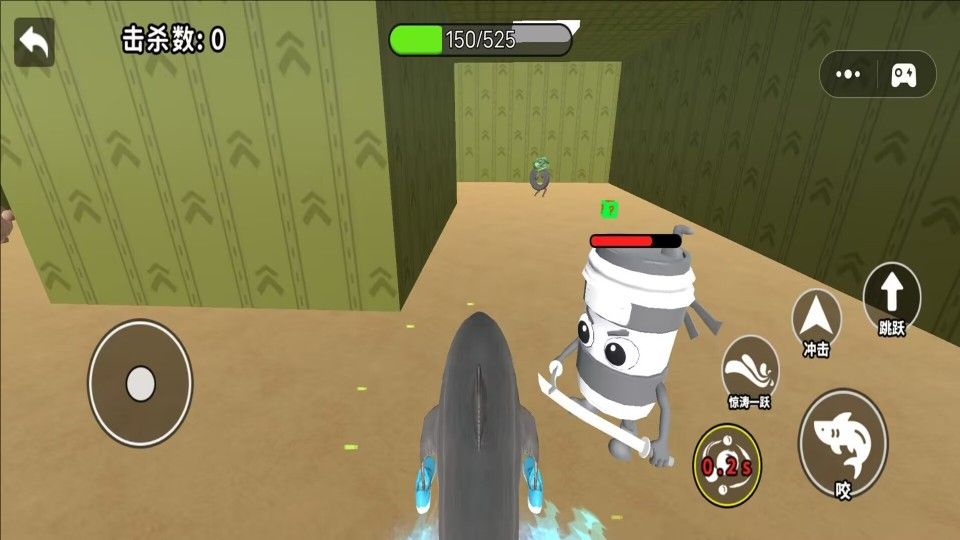Image resolution: width=960 pixels, height=540 pixels.
Task: Open the three-dot more options menu
Action: pos(848,74)
